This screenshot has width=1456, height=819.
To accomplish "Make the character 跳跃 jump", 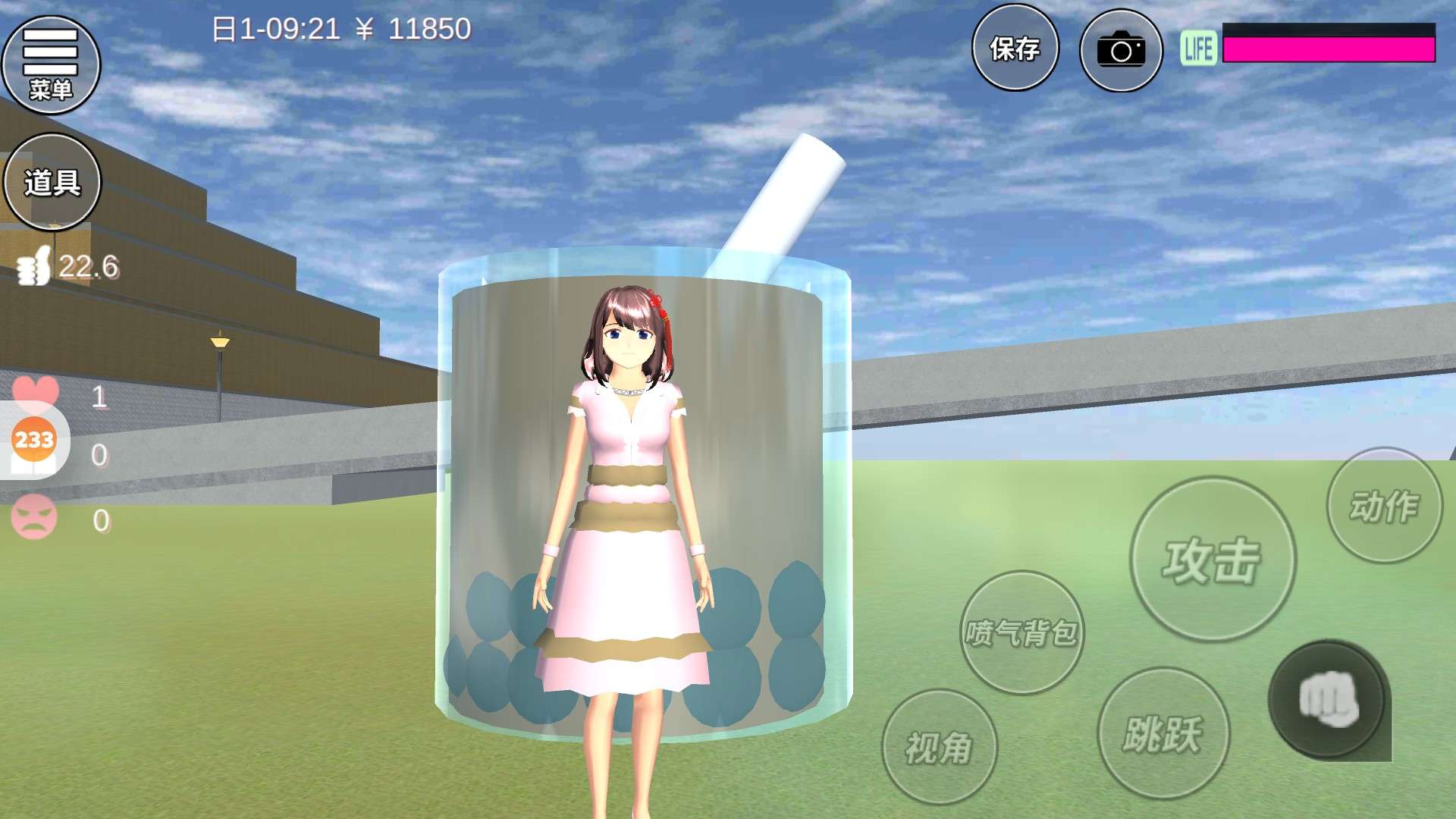I will pyautogui.click(x=1163, y=733).
